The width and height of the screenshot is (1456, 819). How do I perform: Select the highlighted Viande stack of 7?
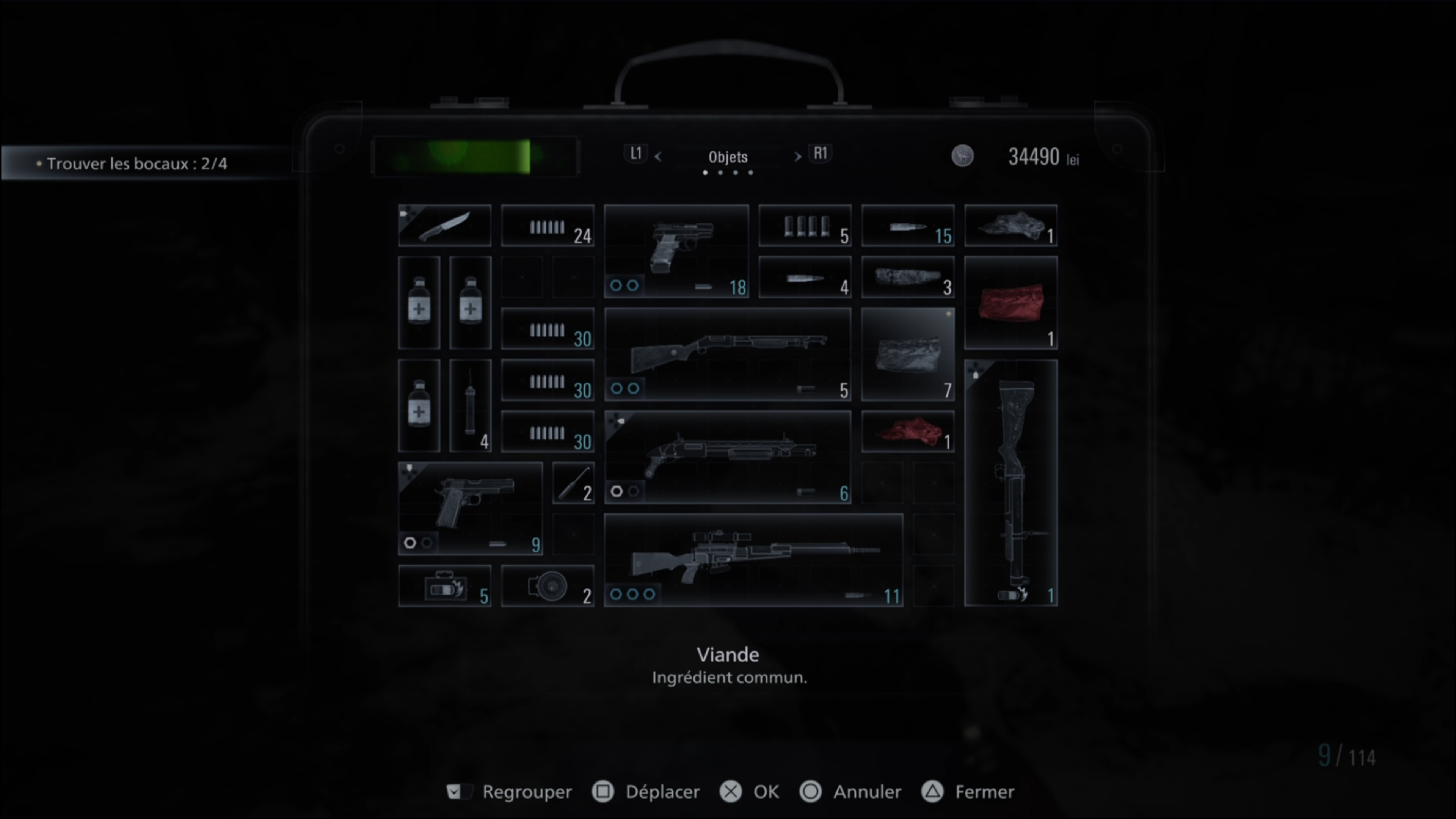pyautogui.click(x=908, y=355)
